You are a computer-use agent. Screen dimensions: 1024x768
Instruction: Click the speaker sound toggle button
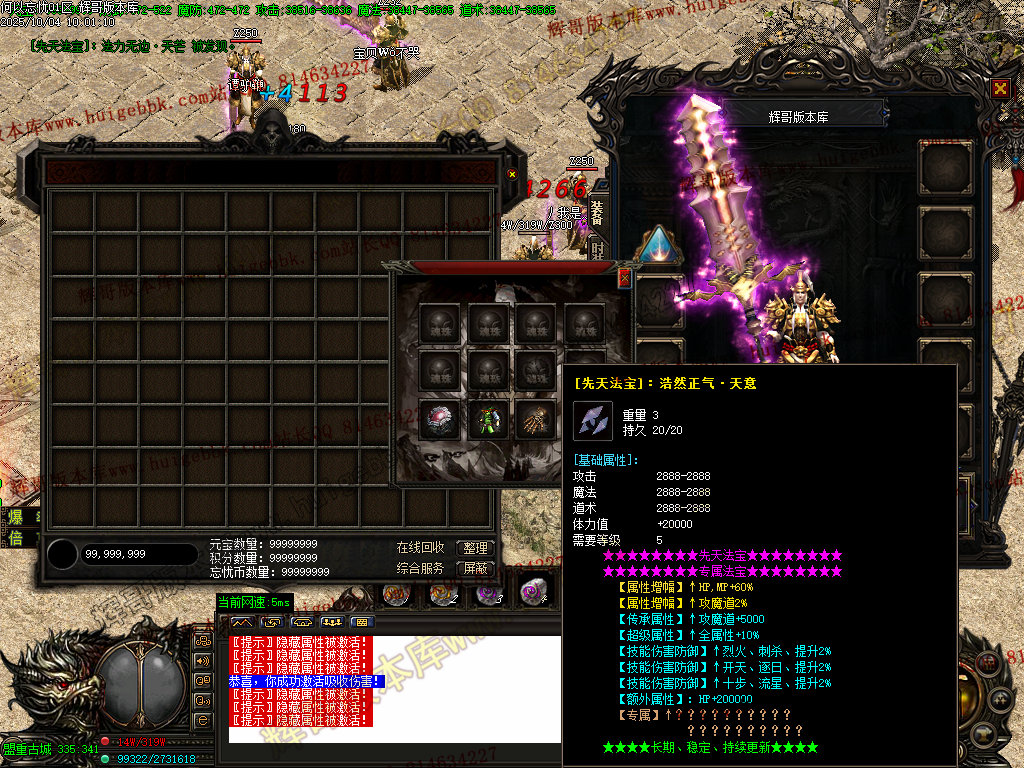202,661
